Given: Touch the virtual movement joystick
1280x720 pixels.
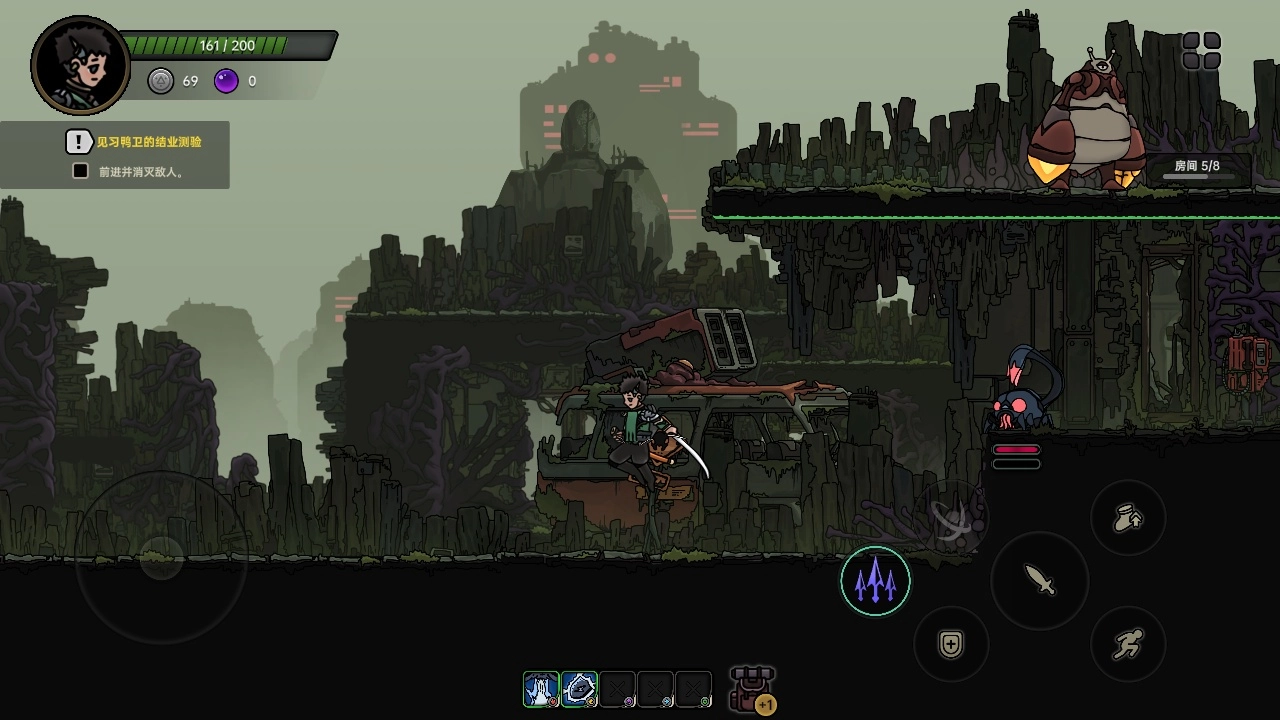Looking at the screenshot, I should pos(160,557).
